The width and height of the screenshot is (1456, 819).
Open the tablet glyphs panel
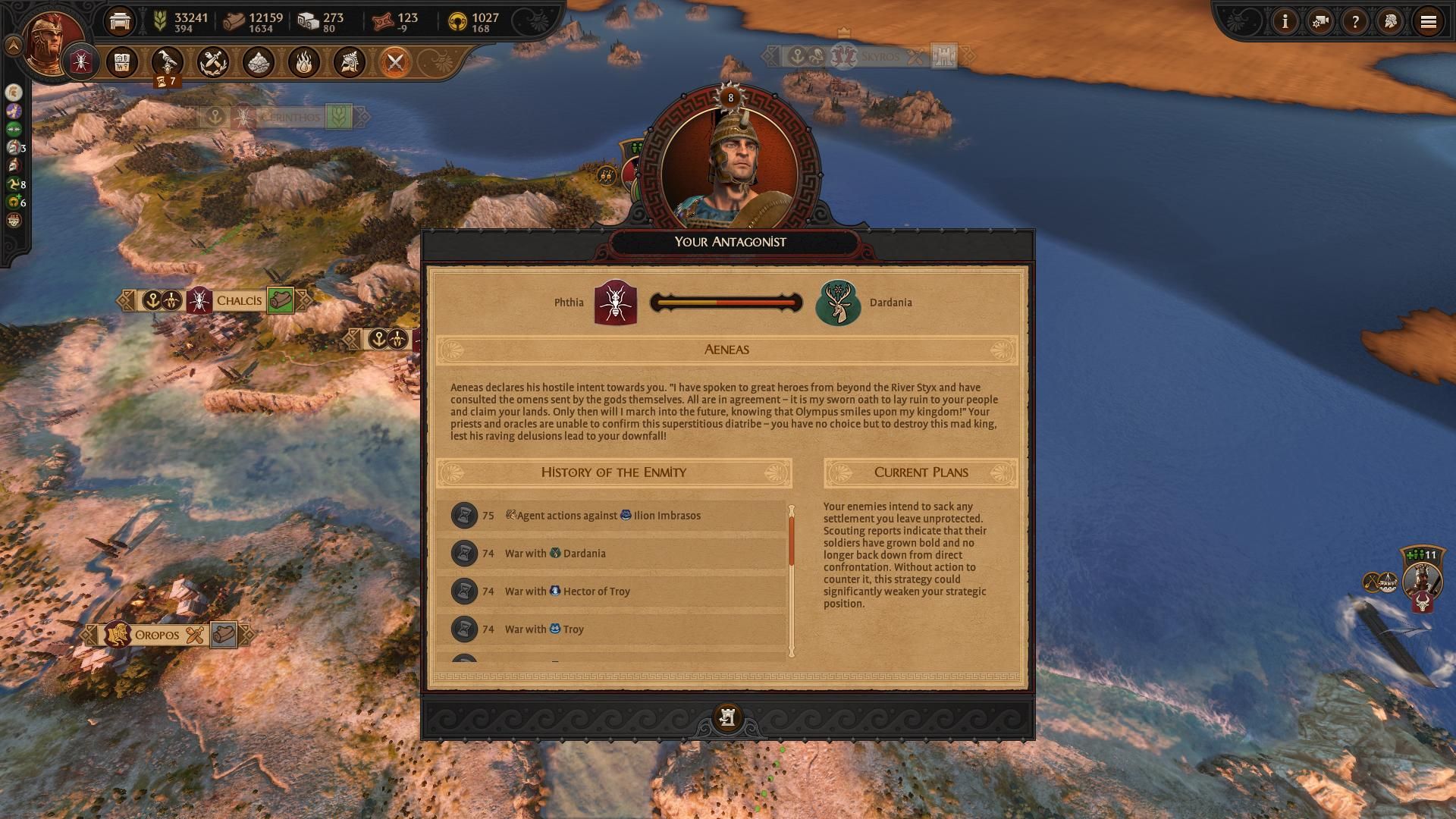pyautogui.click(x=122, y=62)
